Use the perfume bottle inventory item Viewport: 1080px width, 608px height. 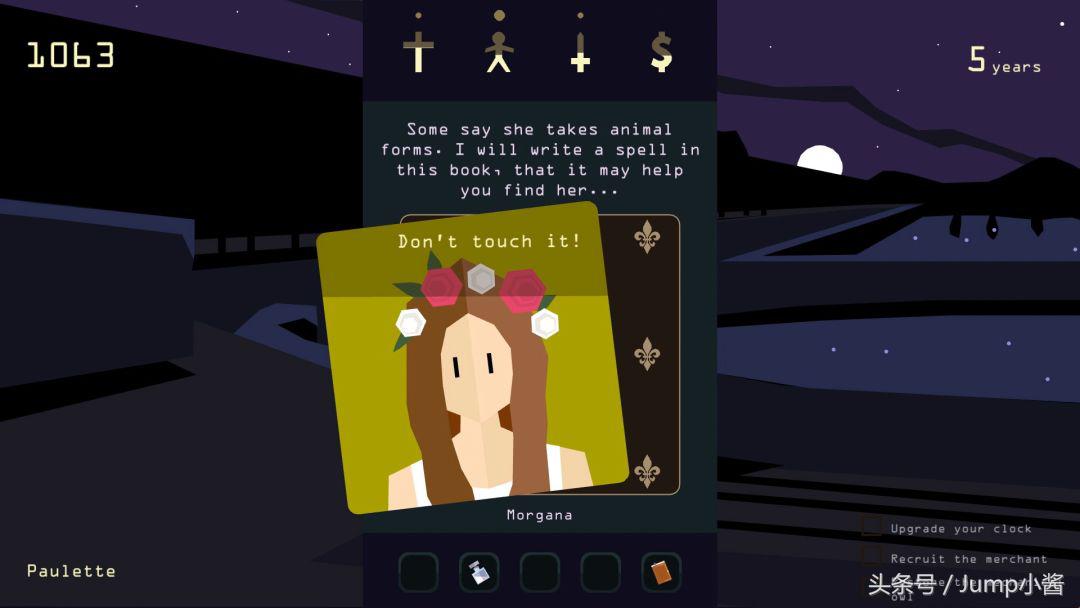click(x=479, y=572)
